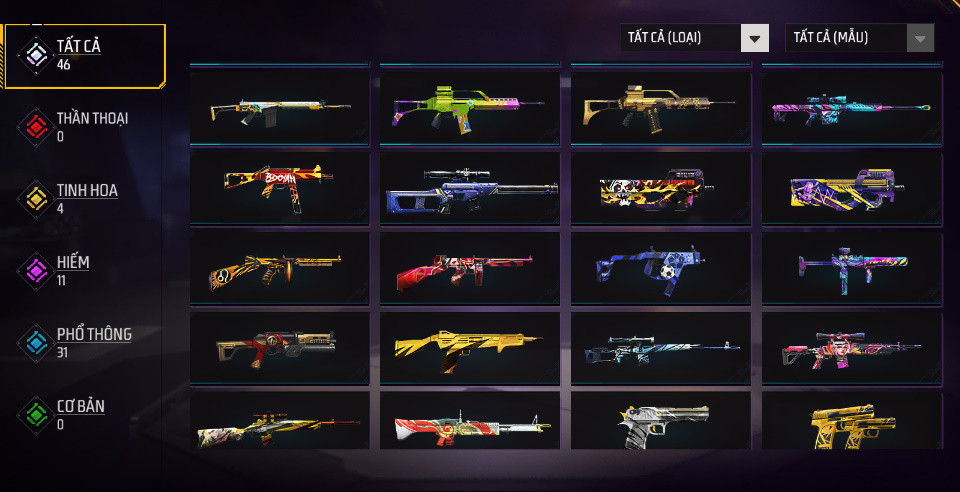
Task: Select the blue soccer ball SMG skin
Action: point(660,269)
